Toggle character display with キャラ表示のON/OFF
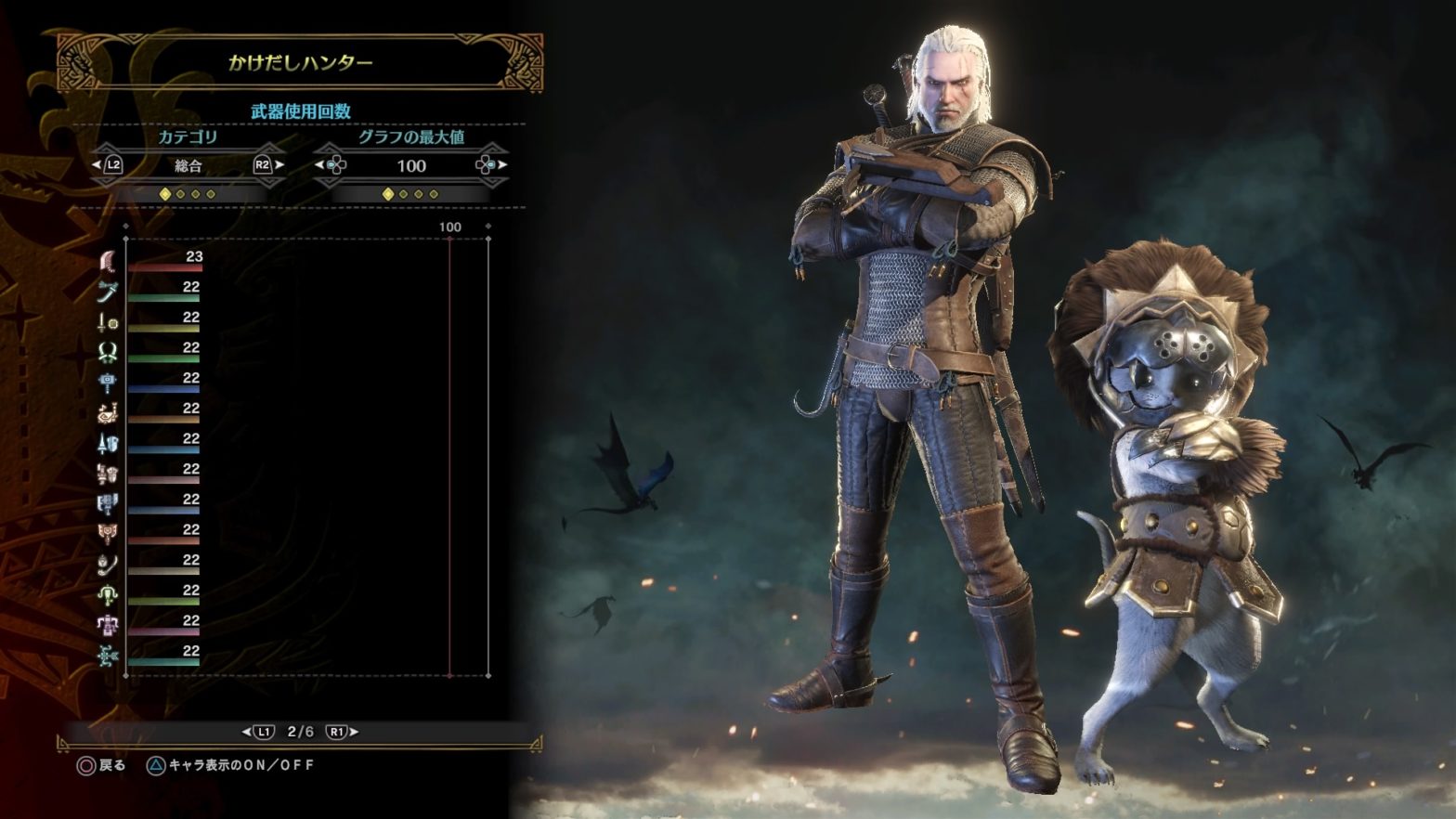 click(241, 765)
